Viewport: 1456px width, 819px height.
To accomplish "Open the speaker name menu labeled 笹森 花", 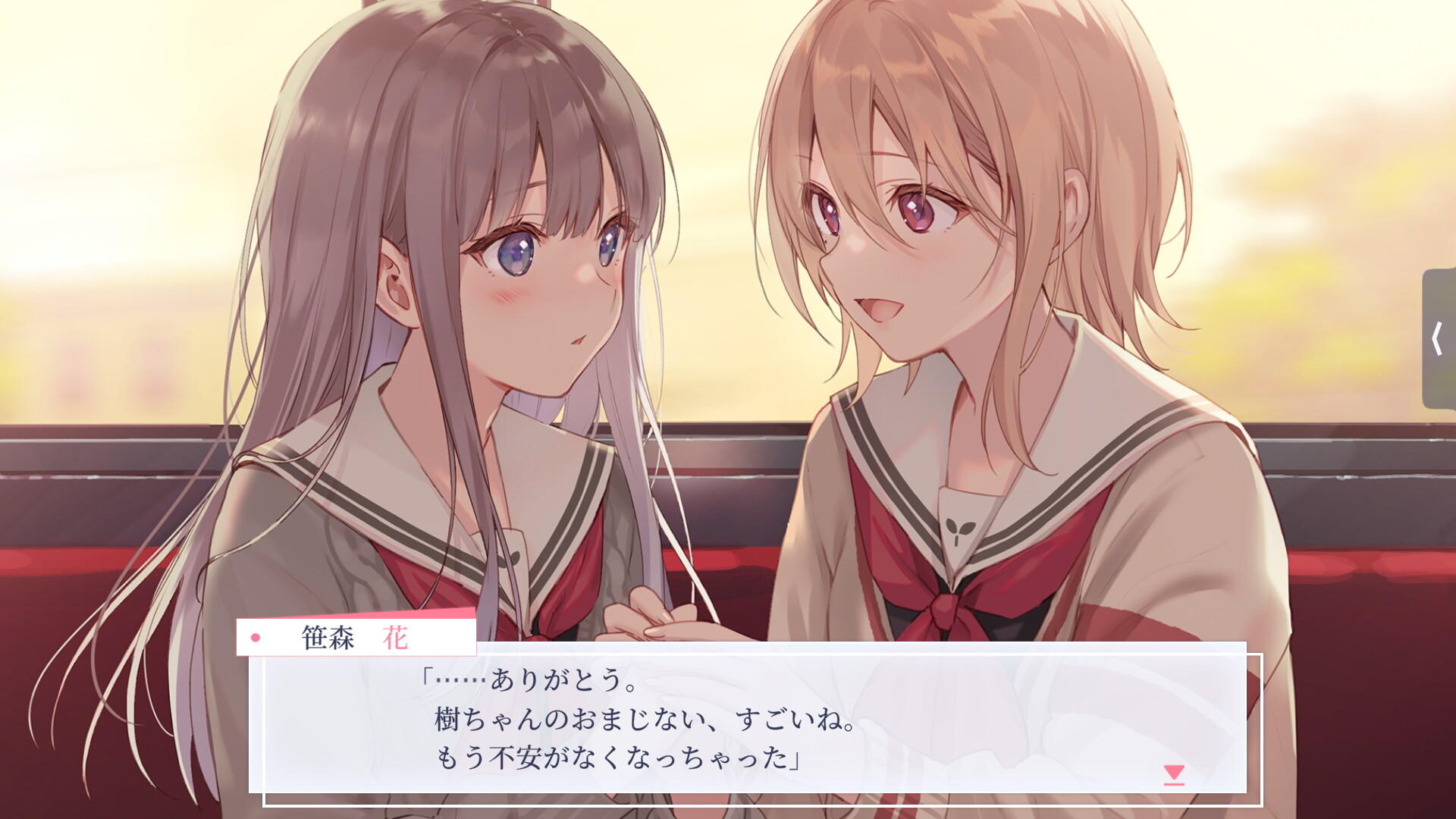I will click(x=356, y=638).
